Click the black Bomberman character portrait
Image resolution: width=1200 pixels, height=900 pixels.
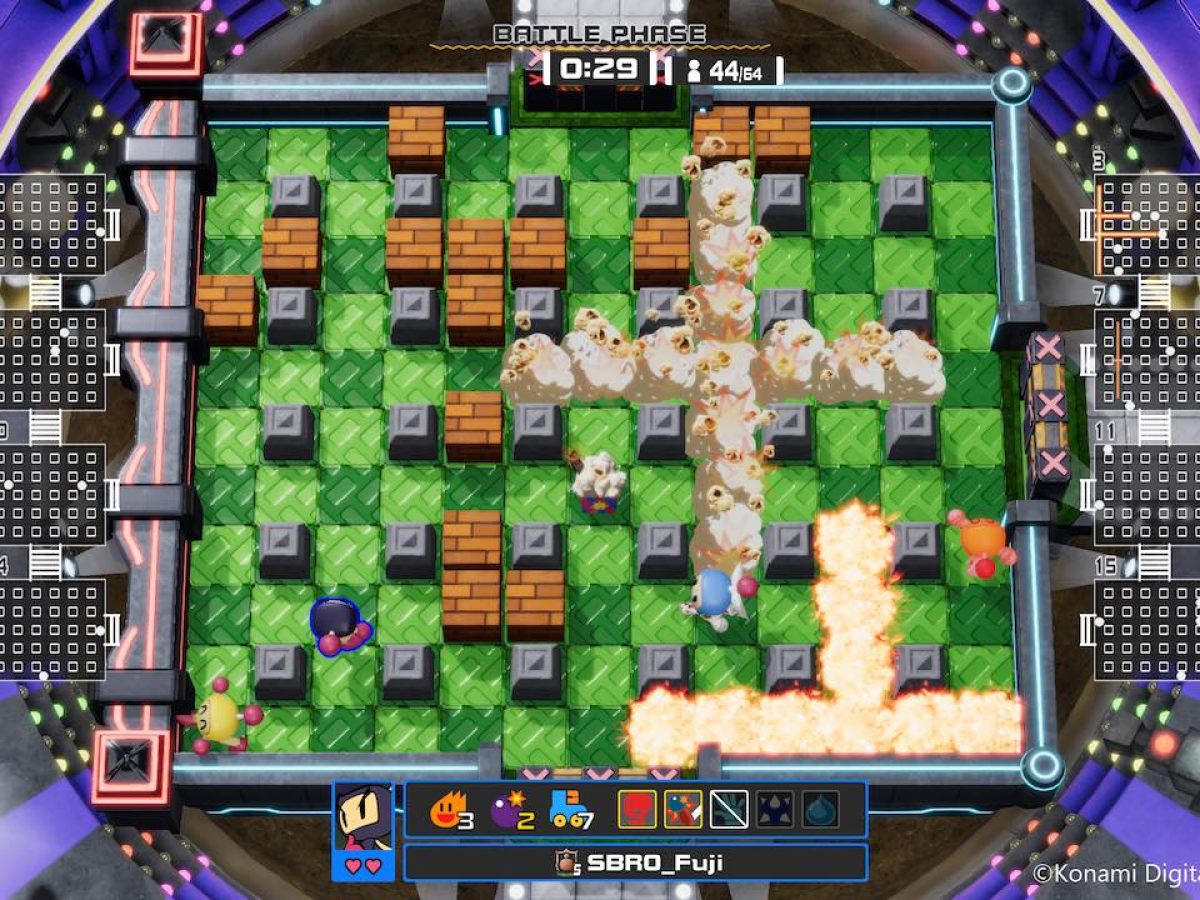(x=363, y=817)
